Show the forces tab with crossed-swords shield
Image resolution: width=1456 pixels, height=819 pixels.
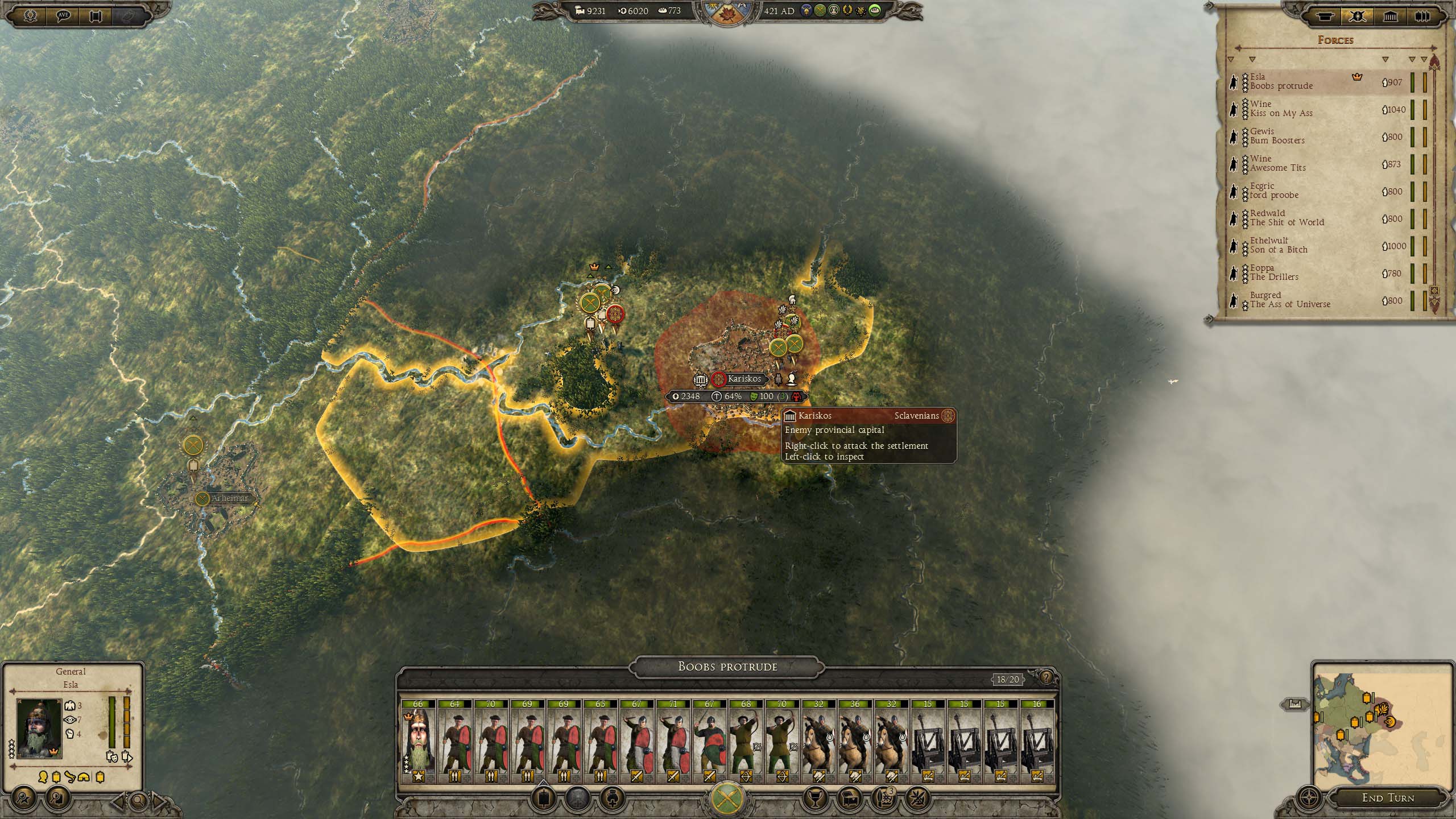tap(1358, 16)
